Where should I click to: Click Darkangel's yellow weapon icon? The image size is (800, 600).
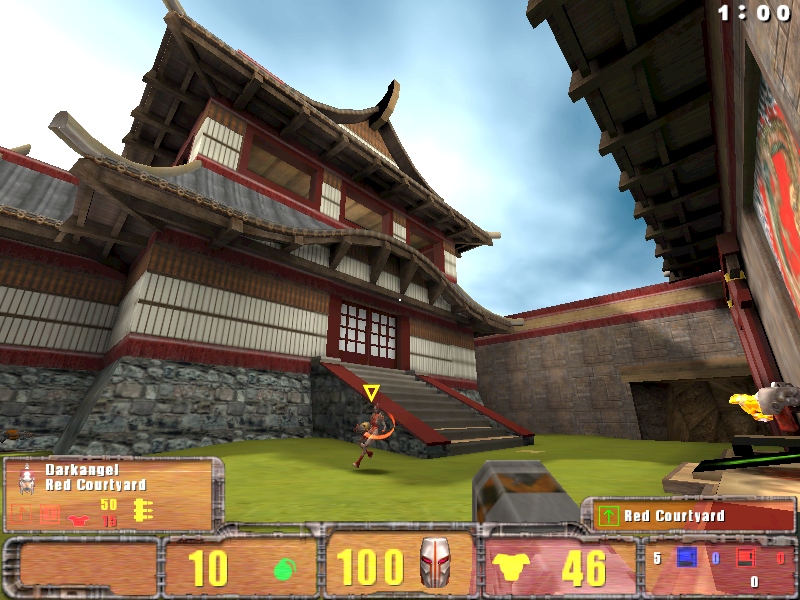(142, 510)
